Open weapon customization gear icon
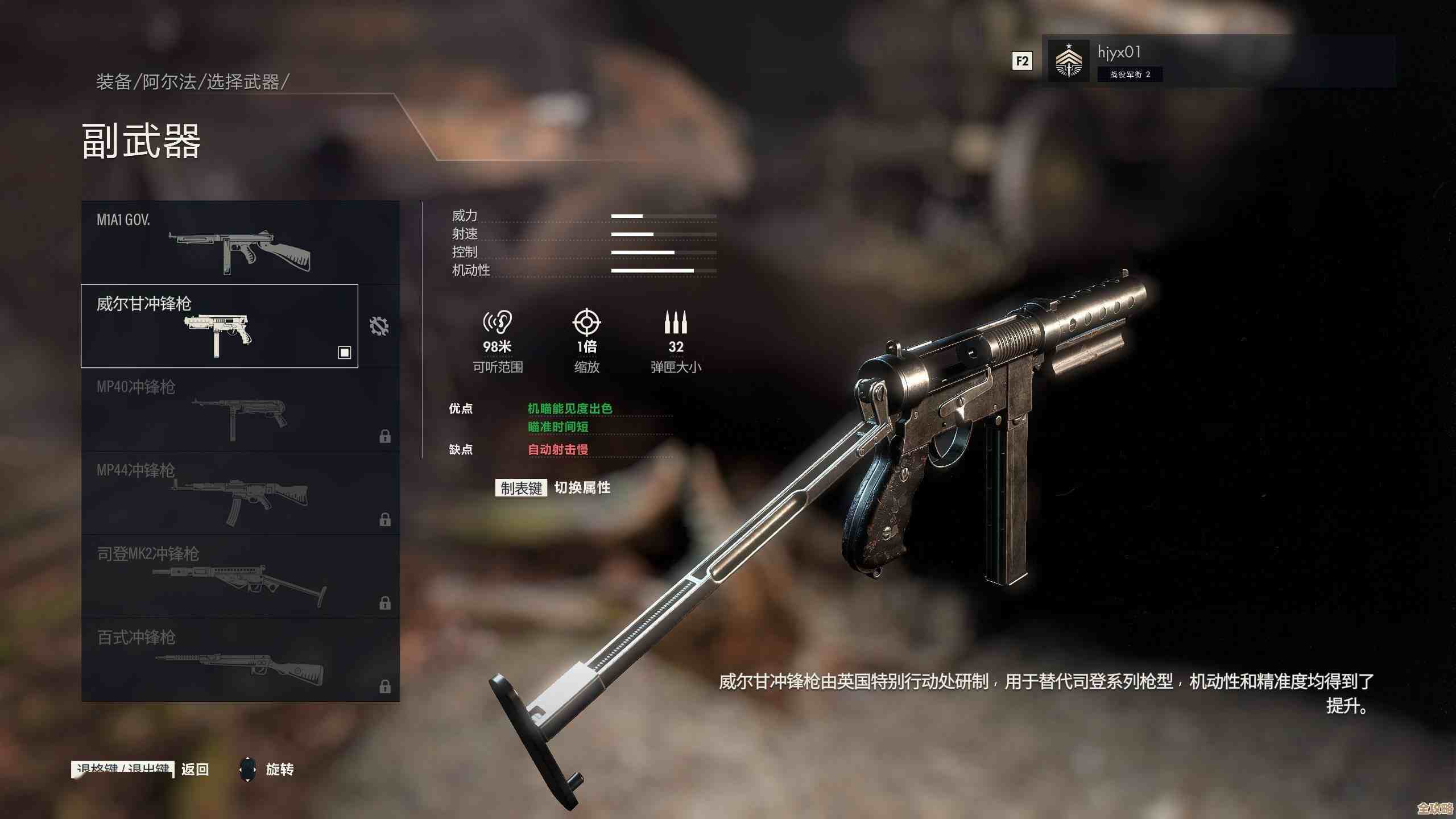The height and width of the screenshot is (819, 1456). coord(379,326)
